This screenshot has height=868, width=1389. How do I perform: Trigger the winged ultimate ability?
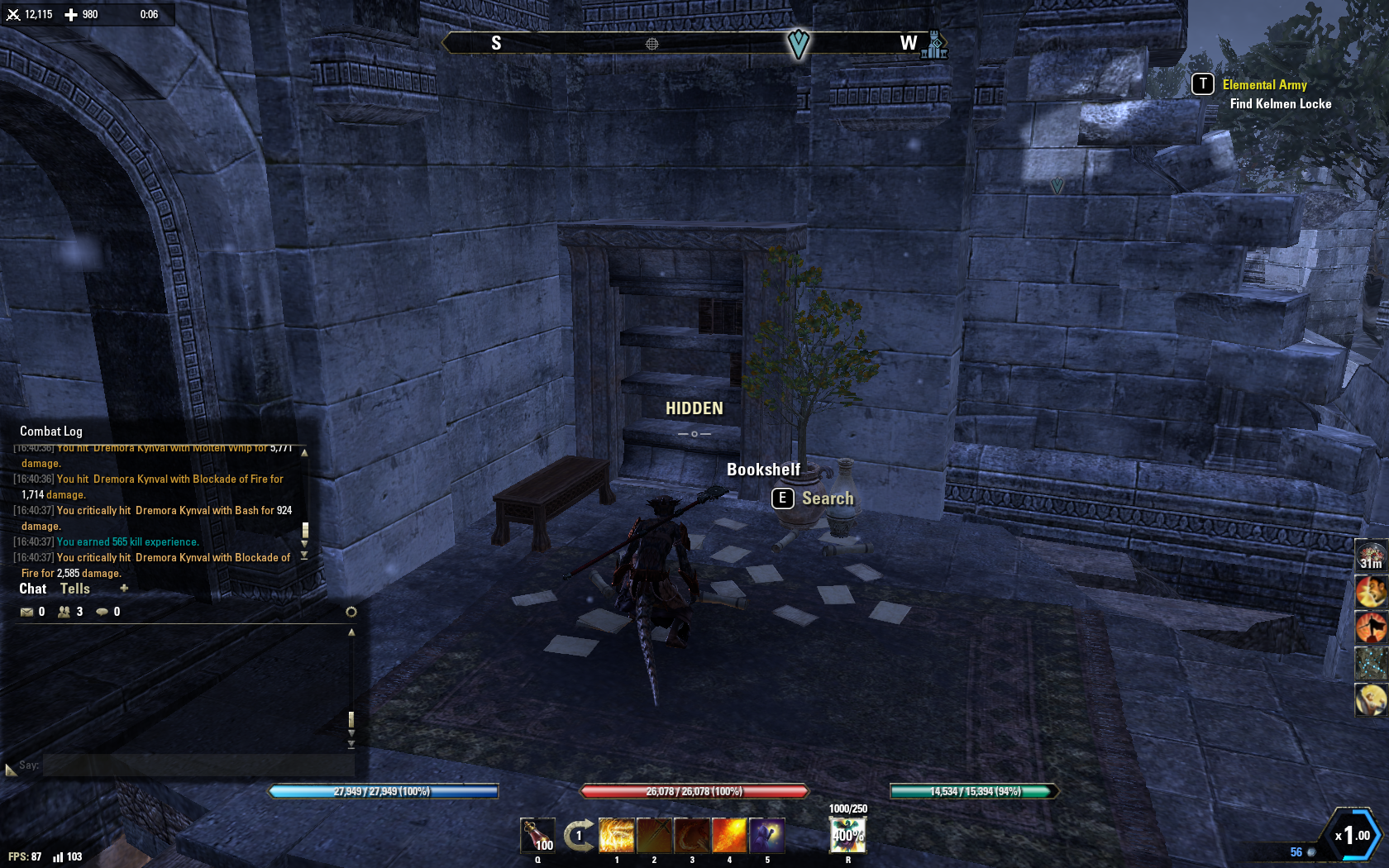click(847, 835)
